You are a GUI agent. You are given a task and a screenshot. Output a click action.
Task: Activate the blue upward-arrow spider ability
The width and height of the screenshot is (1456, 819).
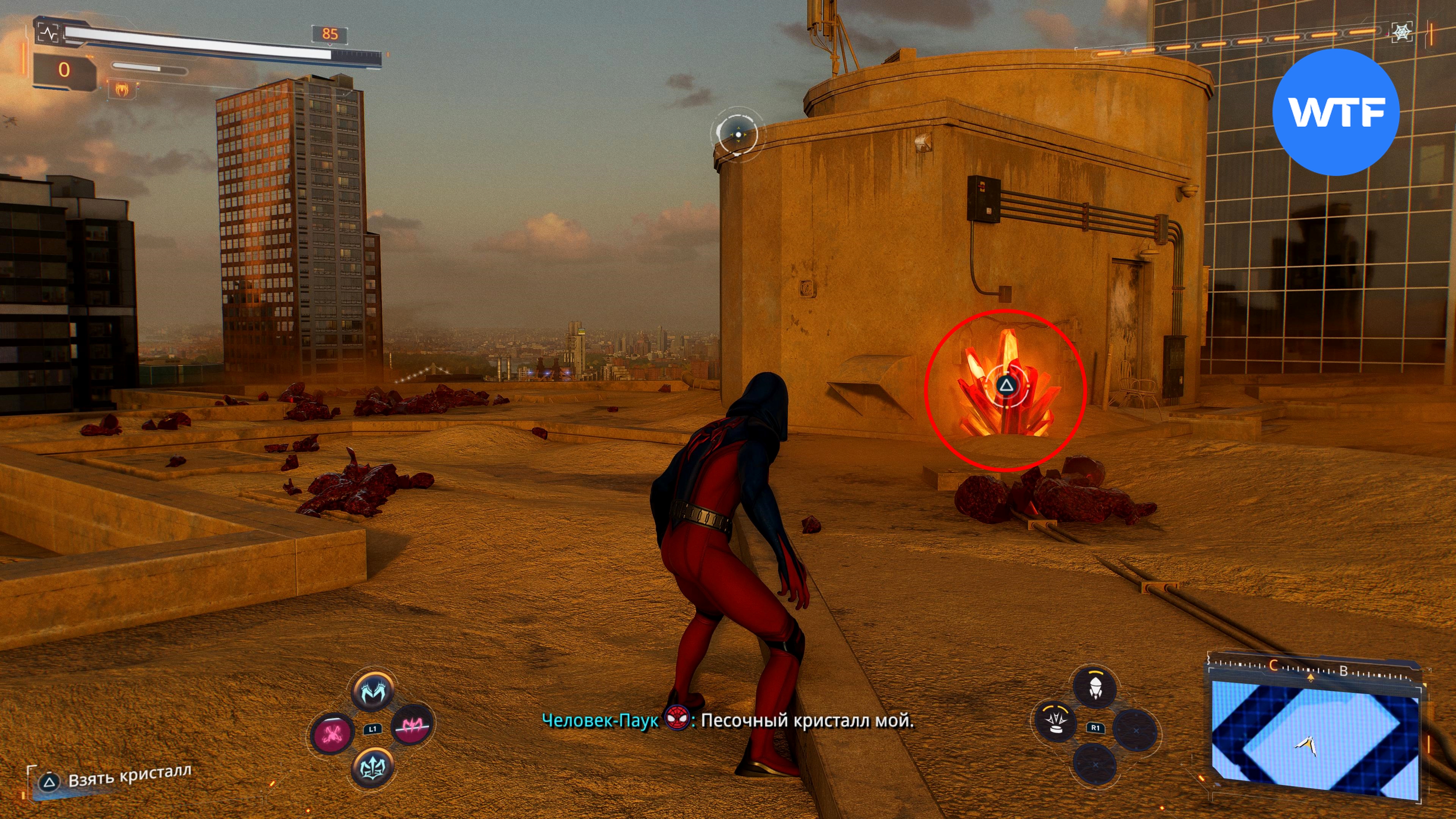372,767
